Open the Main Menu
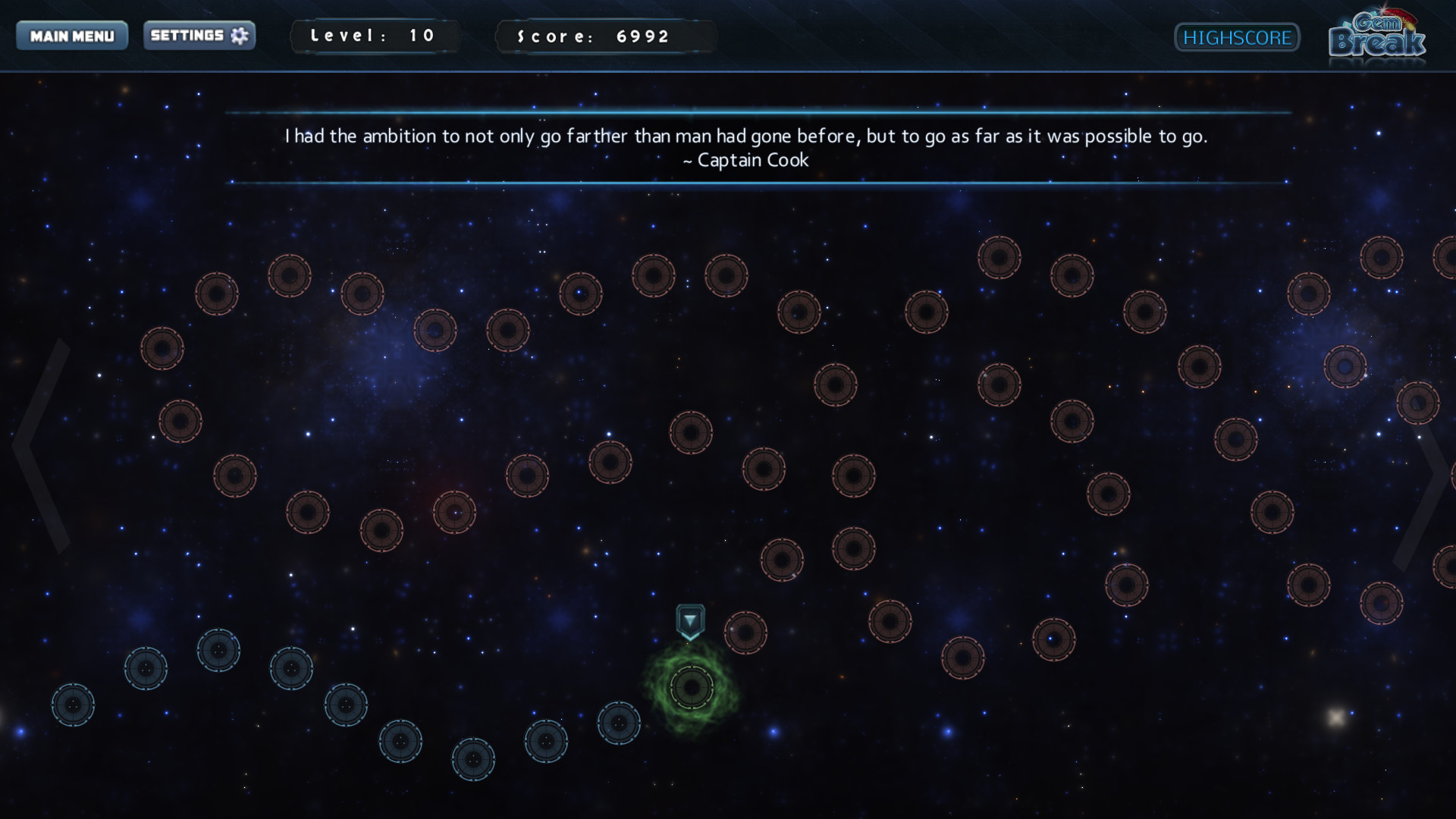This screenshot has height=819, width=1456. (x=72, y=36)
